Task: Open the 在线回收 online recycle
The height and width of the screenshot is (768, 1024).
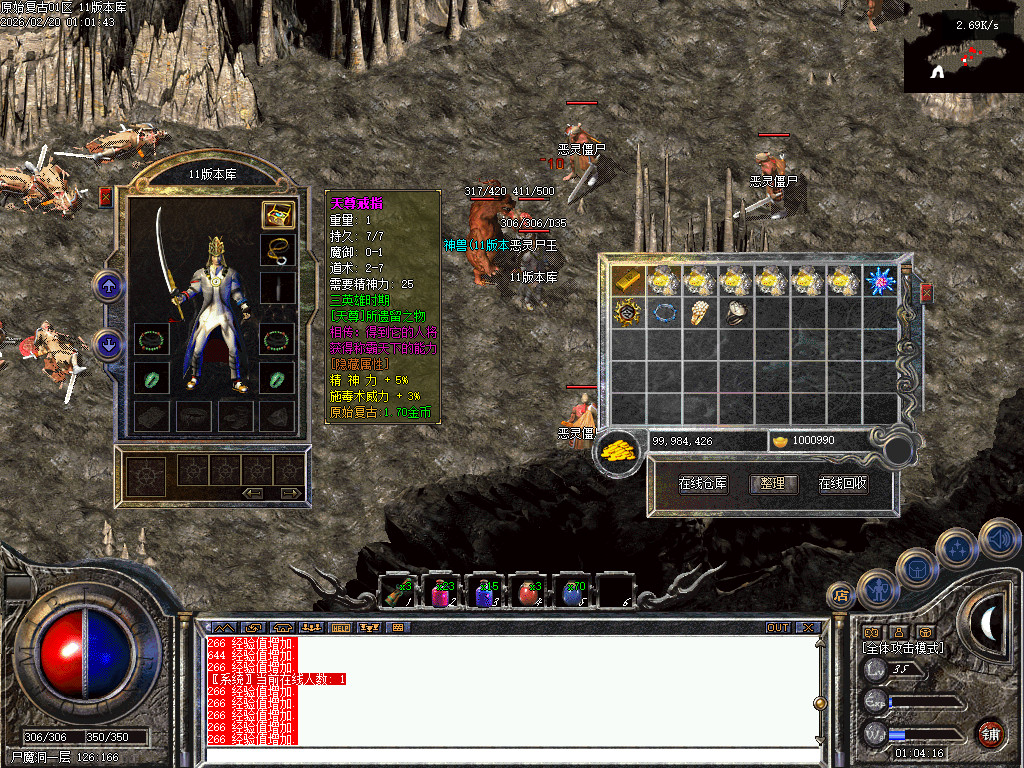Action: point(842,484)
